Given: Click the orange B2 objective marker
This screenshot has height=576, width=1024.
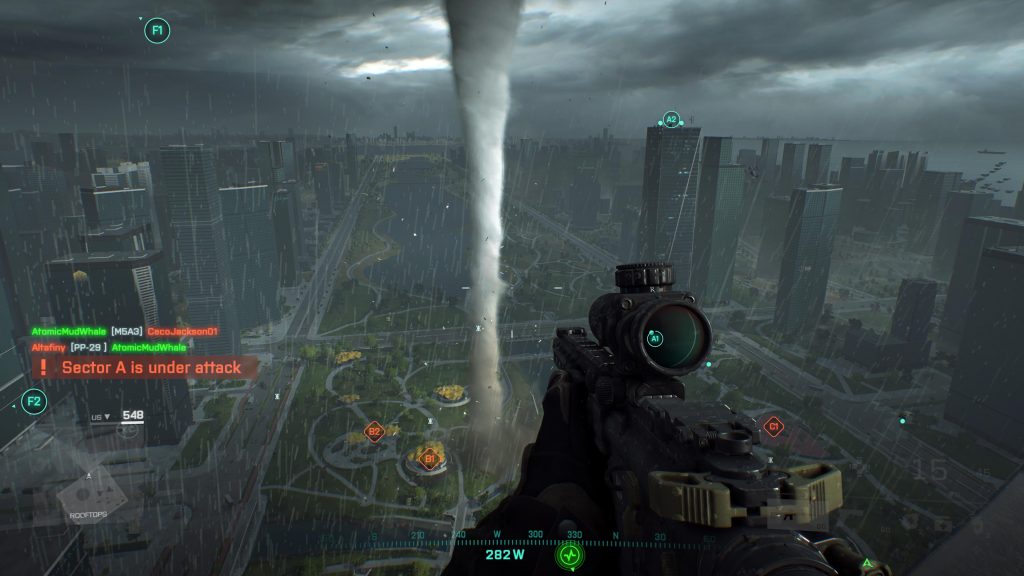Looking at the screenshot, I should tap(374, 432).
